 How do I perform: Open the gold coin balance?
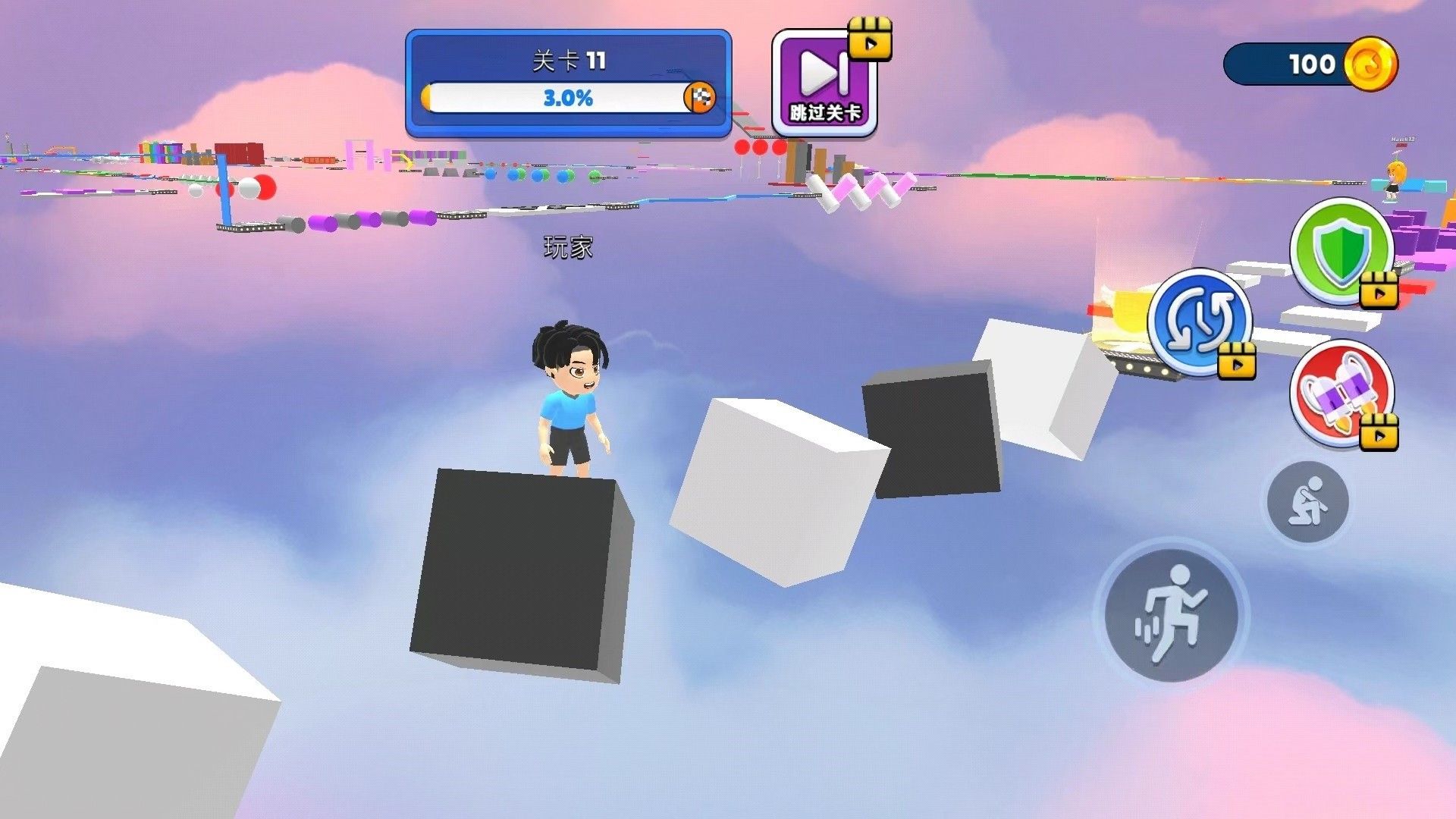(1311, 64)
